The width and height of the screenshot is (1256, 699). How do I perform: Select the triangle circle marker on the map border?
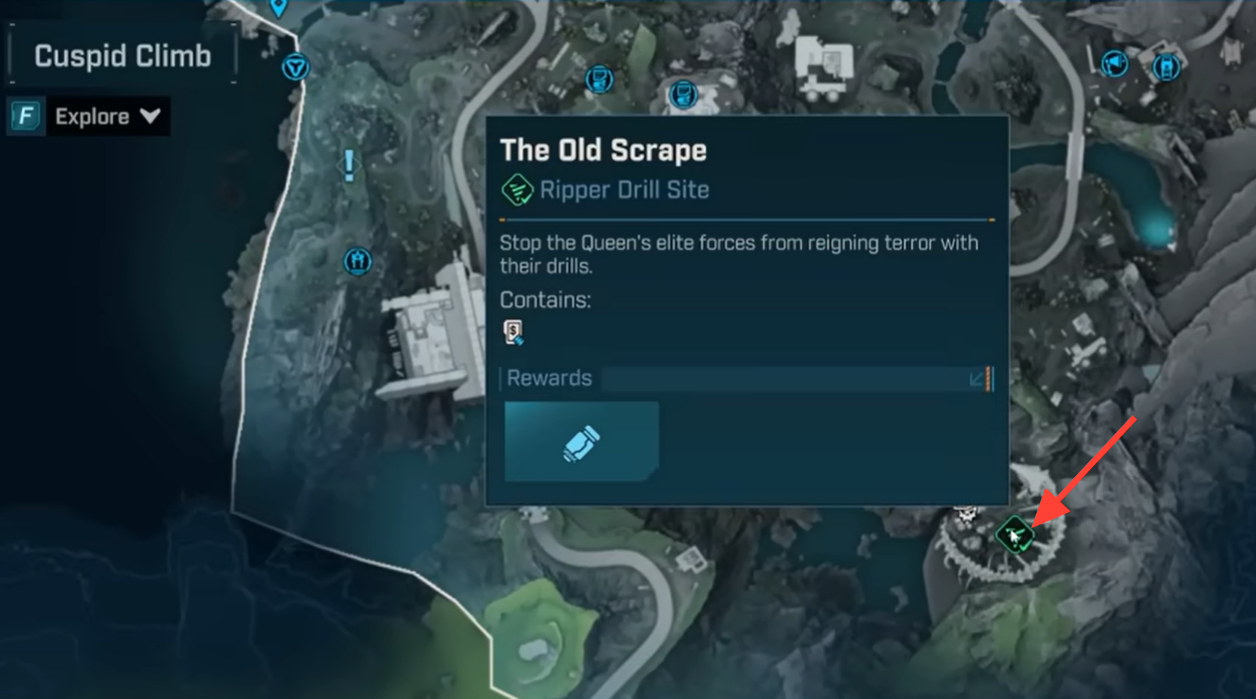(295, 68)
